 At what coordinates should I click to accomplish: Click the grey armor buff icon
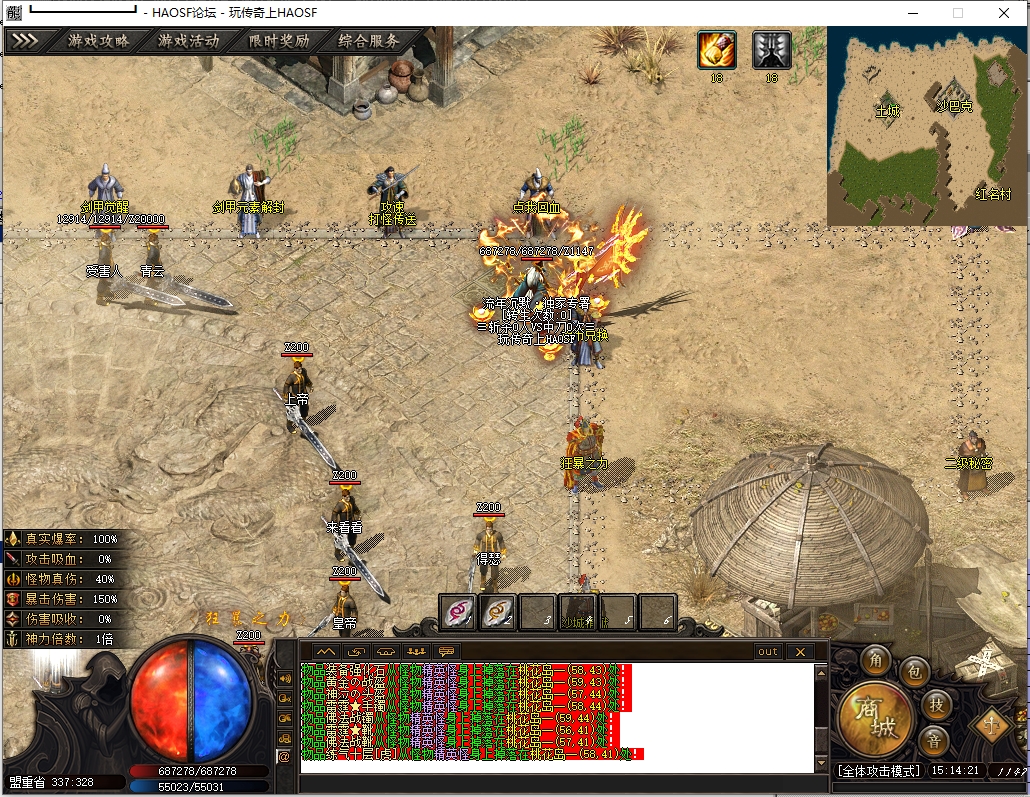[x=771, y=50]
